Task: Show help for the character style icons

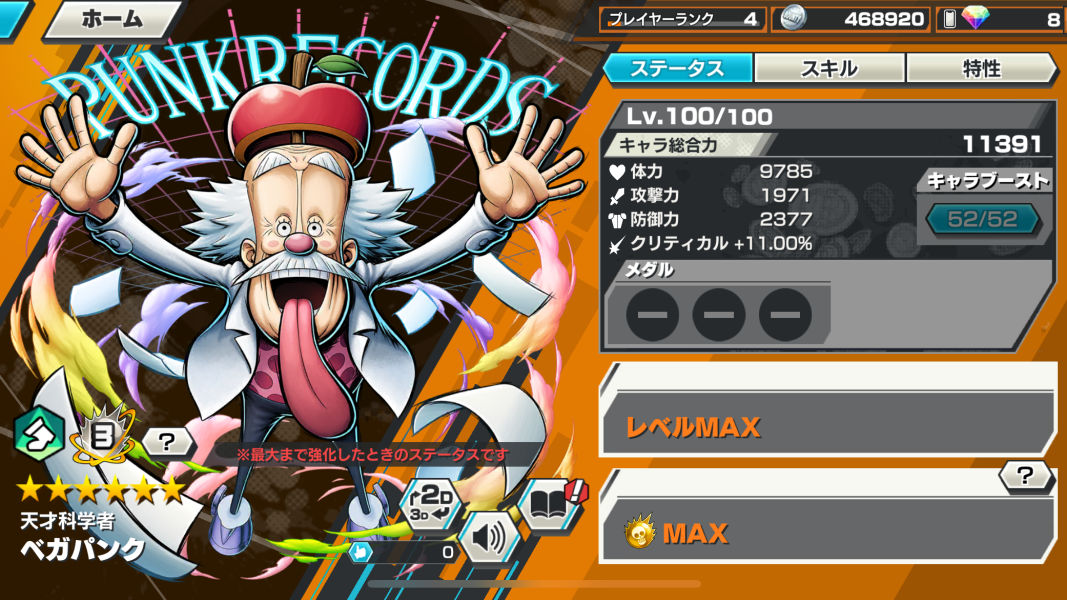Action: [x=166, y=440]
